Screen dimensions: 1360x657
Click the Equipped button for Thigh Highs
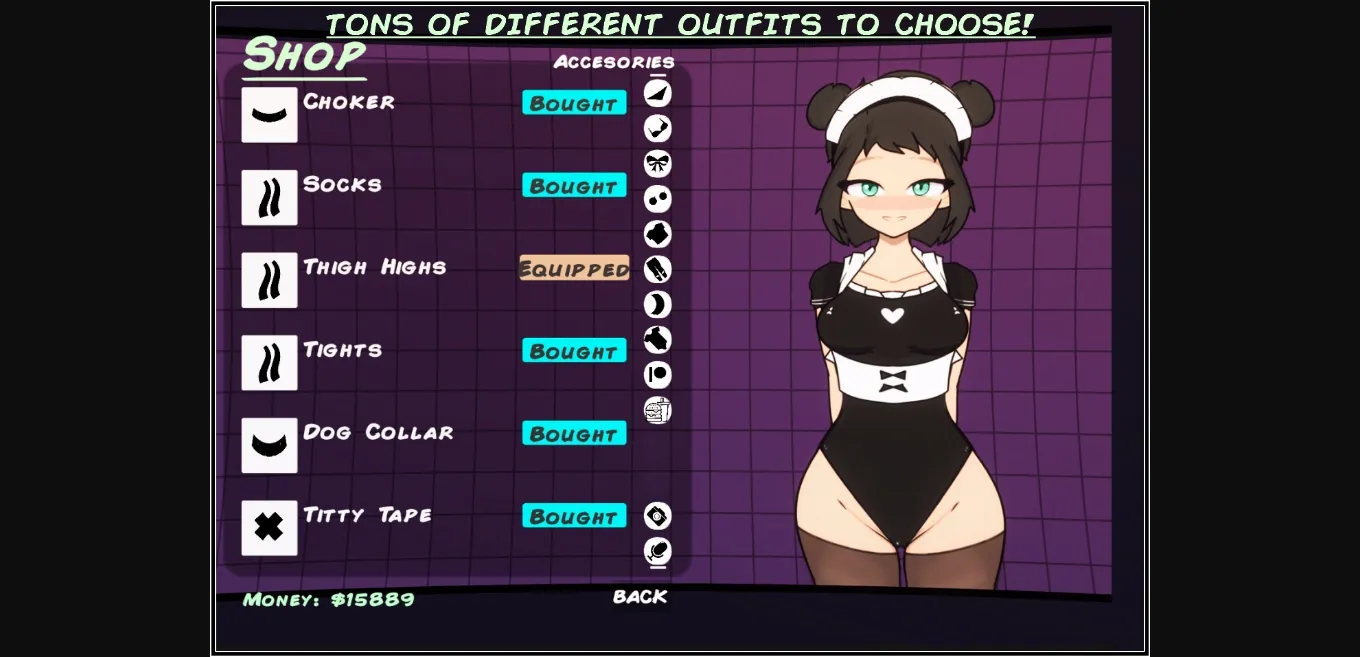point(574,268)
